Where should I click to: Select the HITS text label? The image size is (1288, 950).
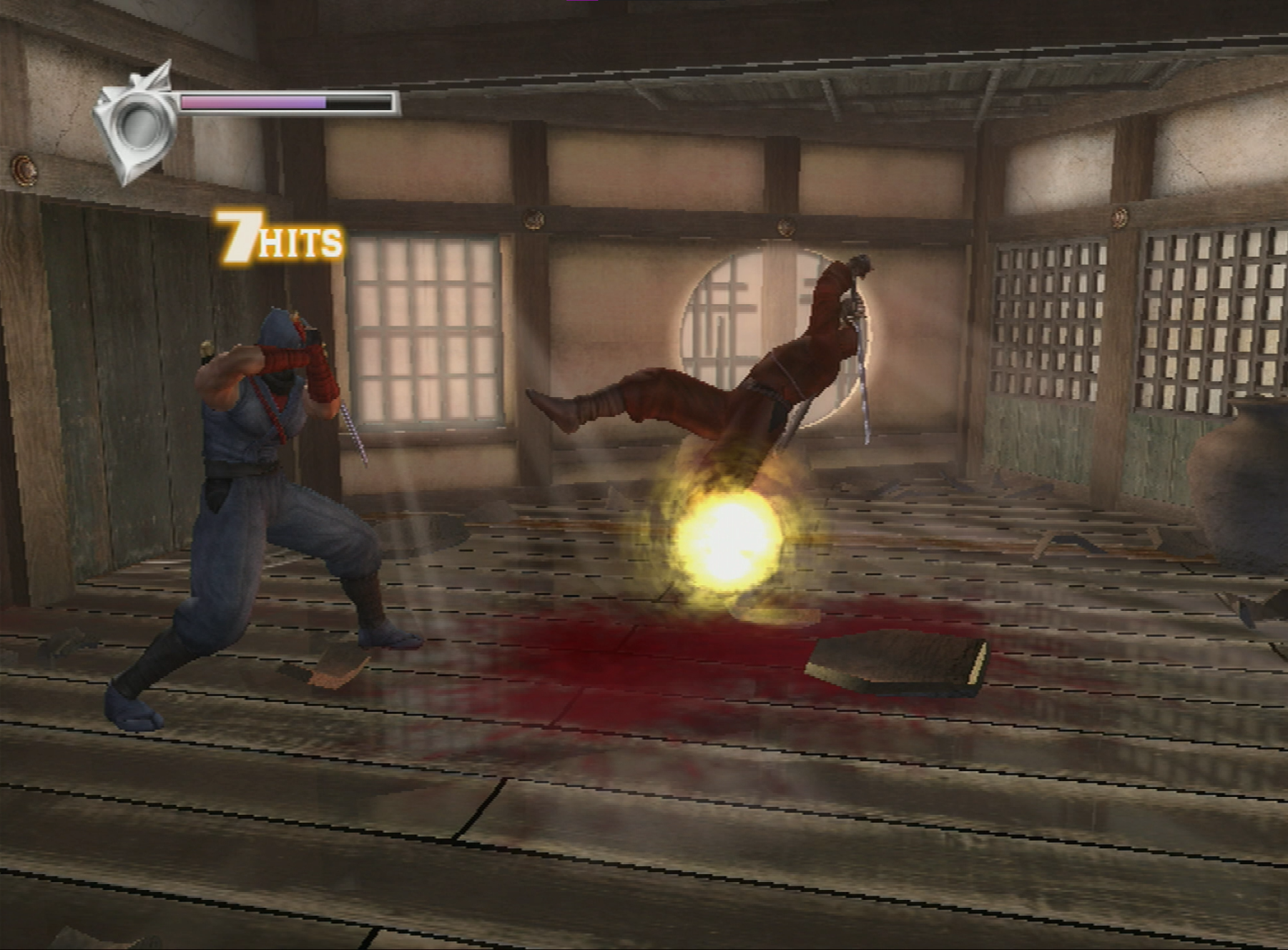pos(304,243)
